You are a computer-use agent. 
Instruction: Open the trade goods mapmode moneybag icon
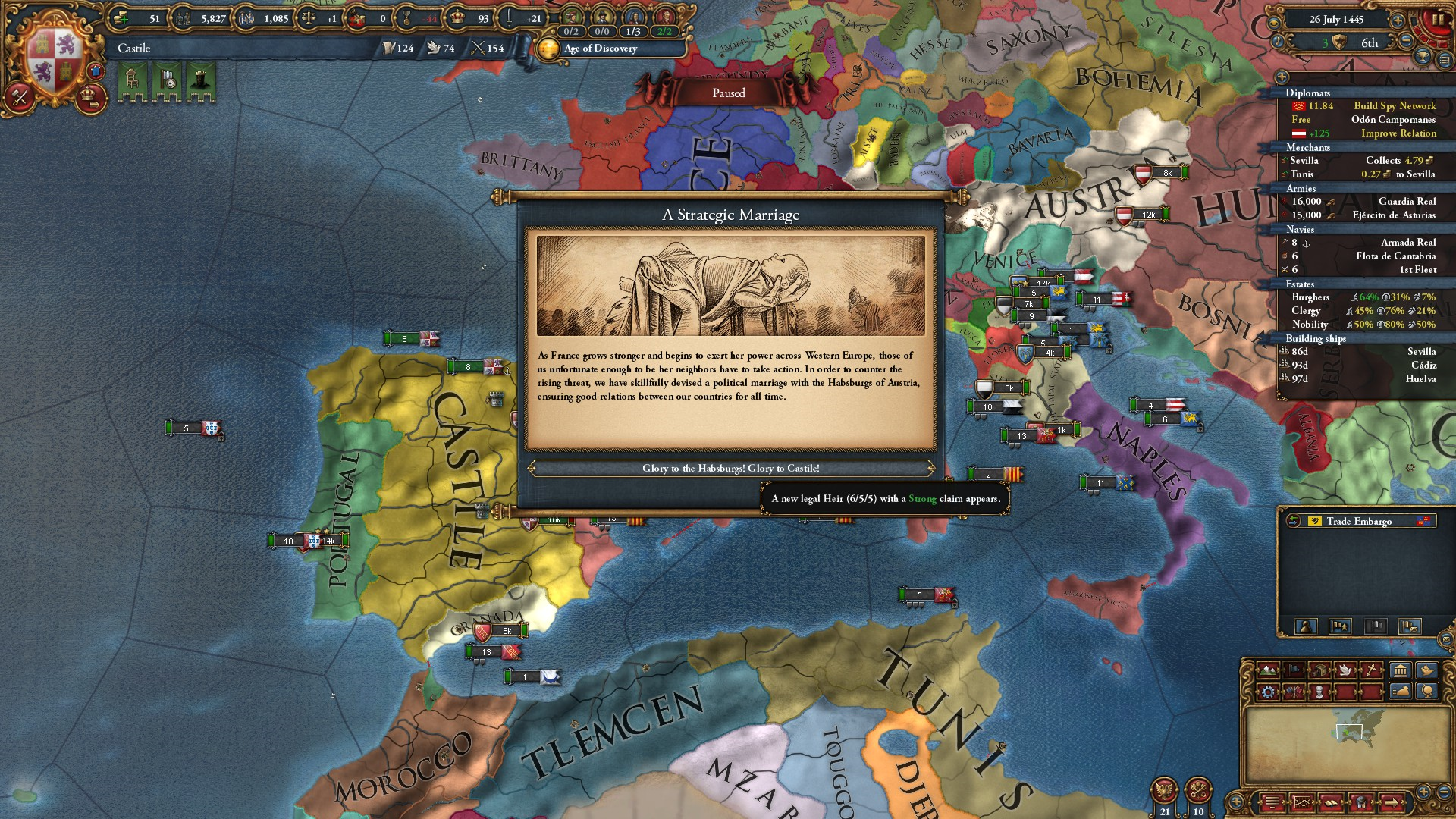[x=1402, y=692]
